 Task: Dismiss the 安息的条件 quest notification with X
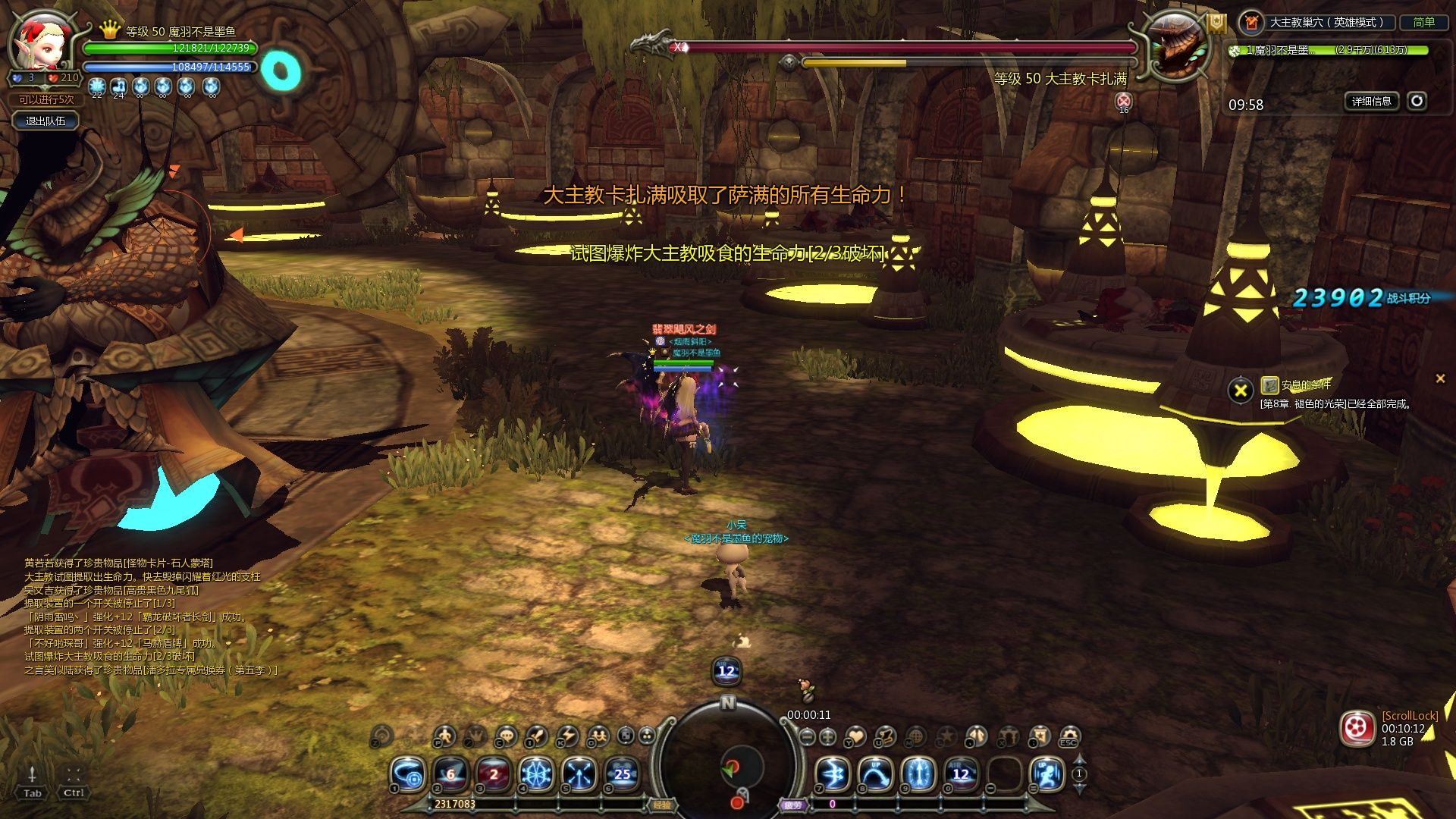(1439, 378)
